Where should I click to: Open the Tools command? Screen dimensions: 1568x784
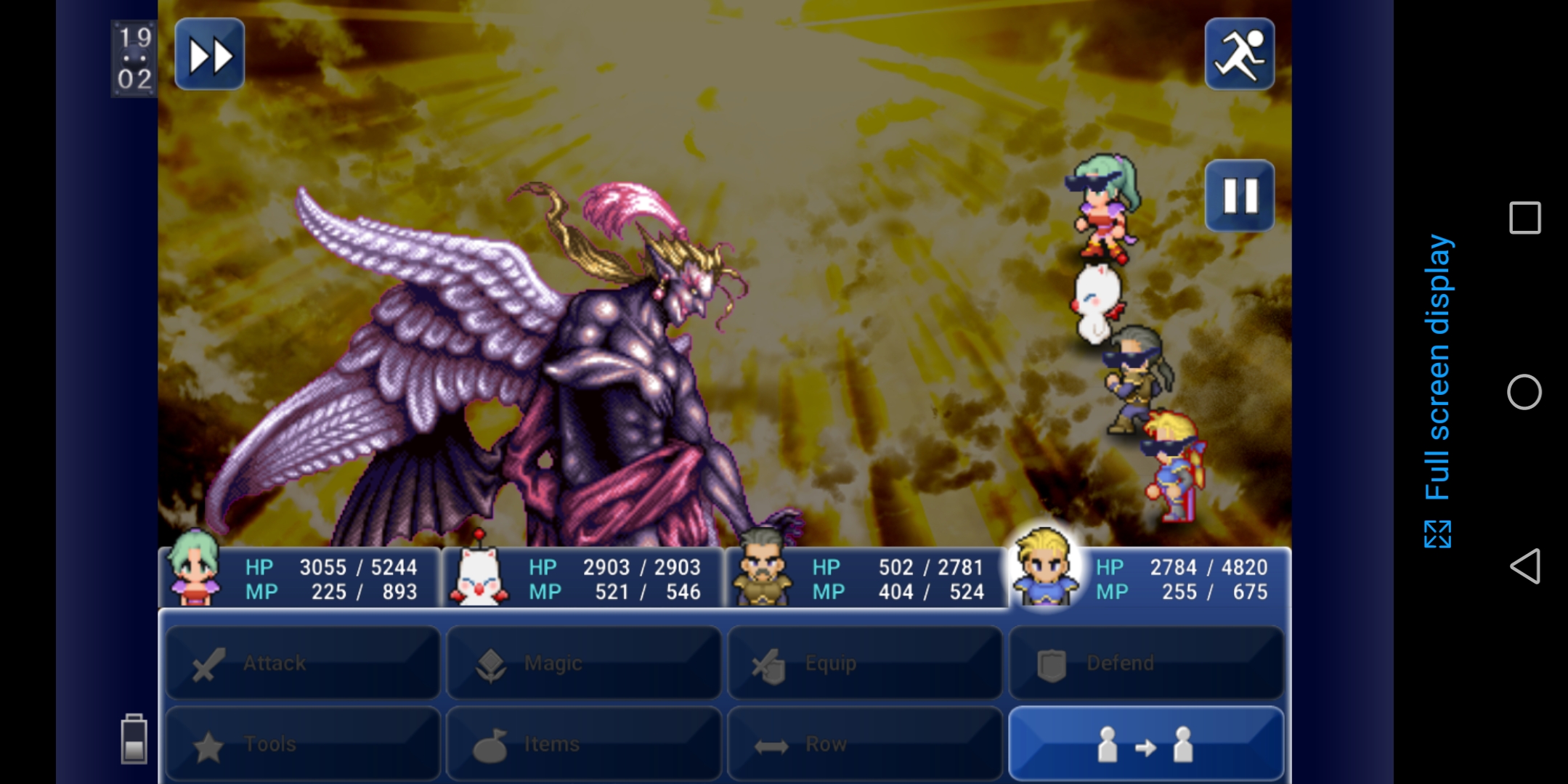pos(303,743)
